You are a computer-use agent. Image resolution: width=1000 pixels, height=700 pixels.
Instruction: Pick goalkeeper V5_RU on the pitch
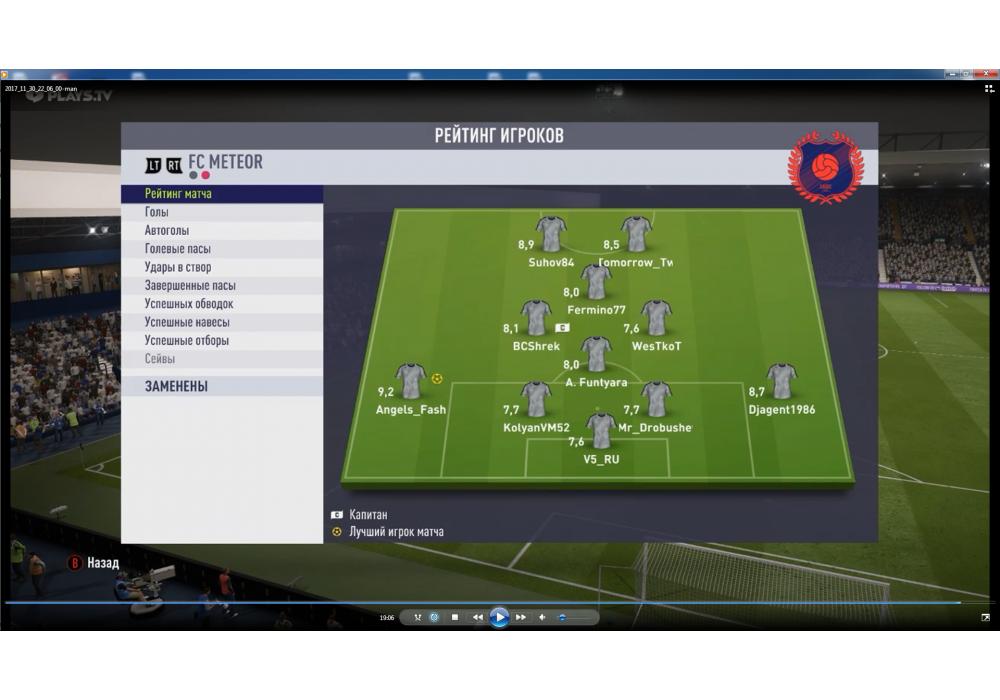[601, 431]
